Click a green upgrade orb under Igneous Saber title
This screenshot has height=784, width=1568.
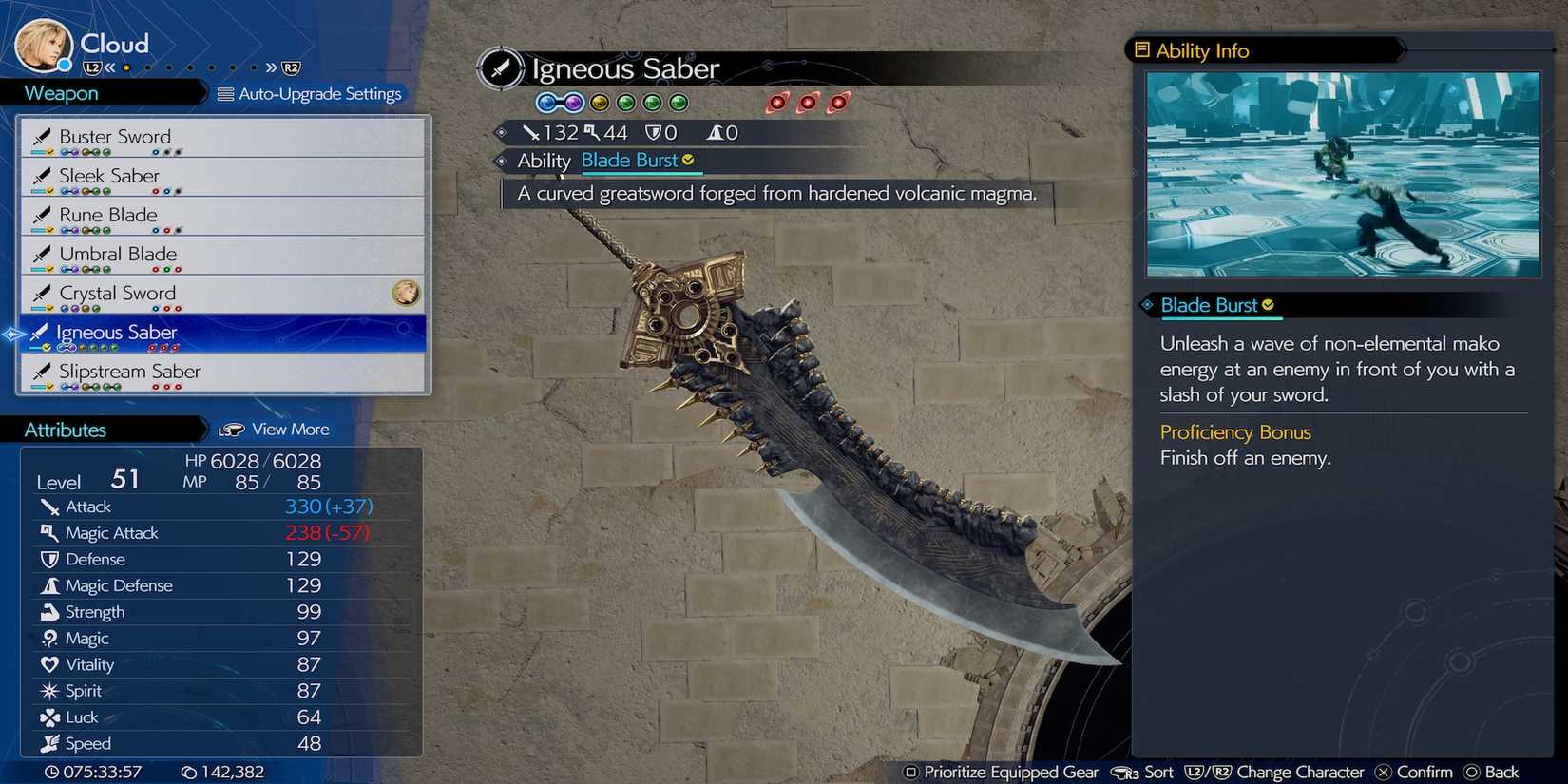coord(625,103)
